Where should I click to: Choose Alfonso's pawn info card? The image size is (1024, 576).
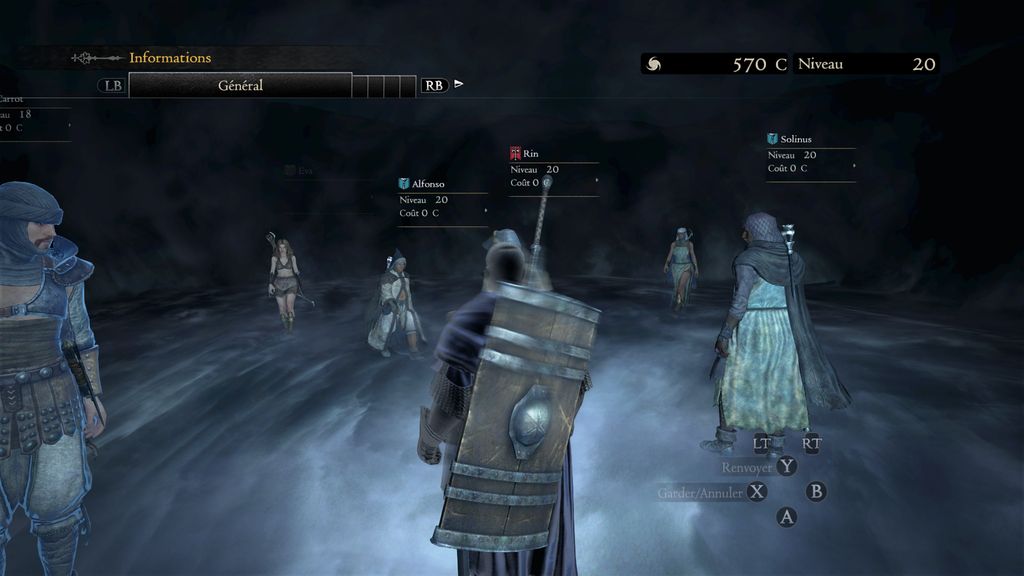click(x=442, y=199)
